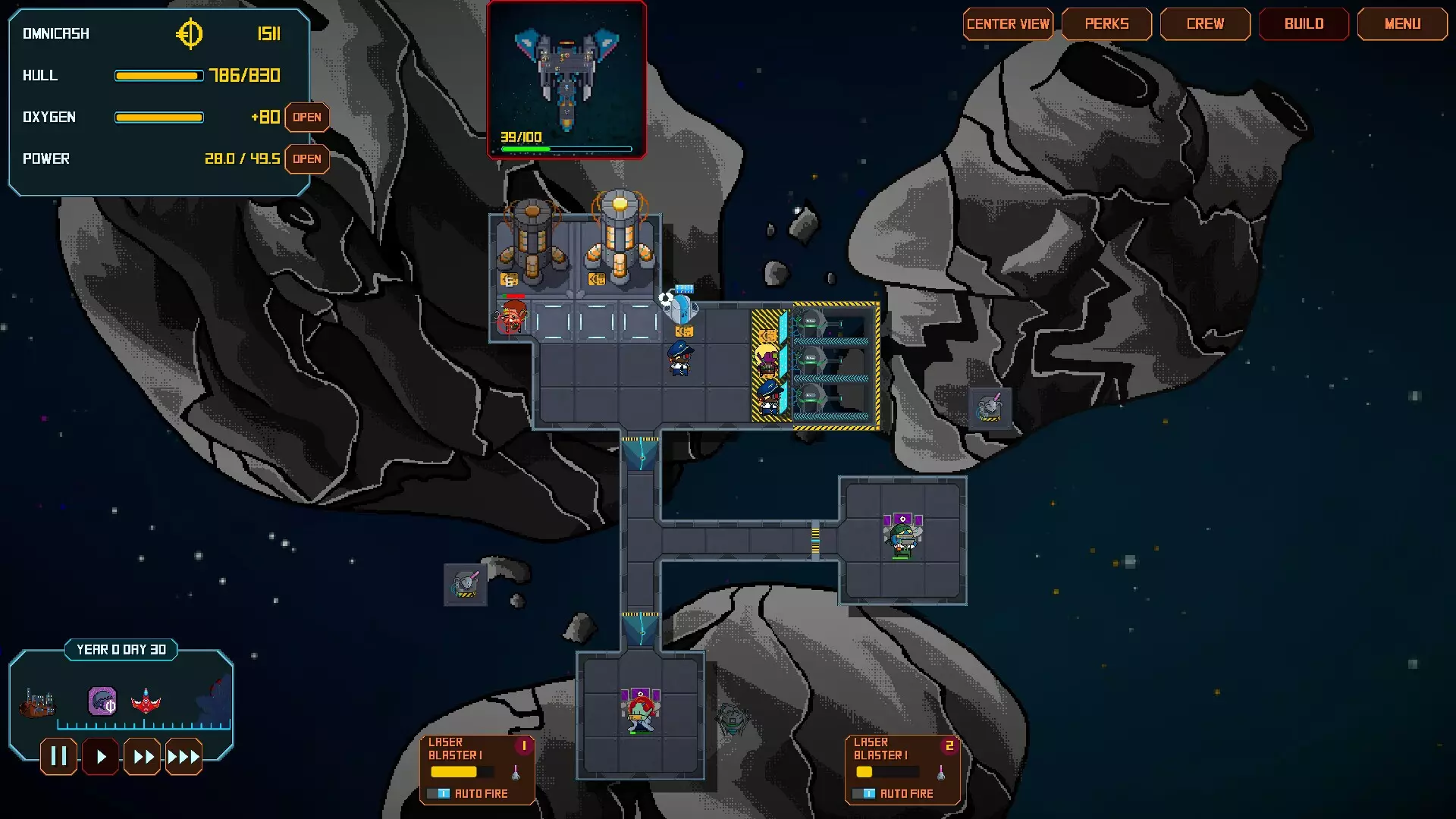Click Laser Blaster 2 repair syringe icon
1456x819 pixels.
coord(943,771)
